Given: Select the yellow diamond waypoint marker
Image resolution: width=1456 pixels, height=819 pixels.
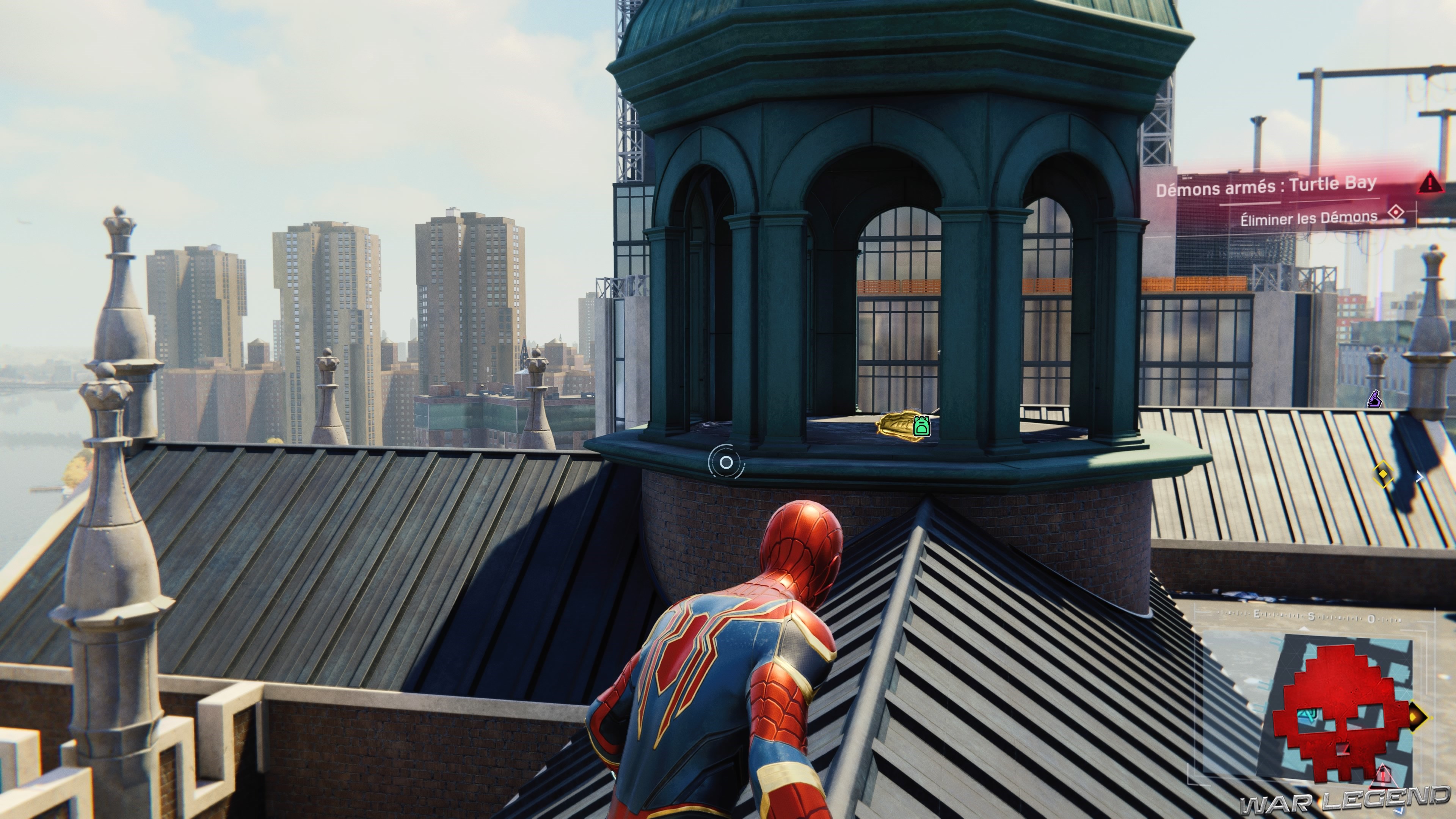Looking at the screenshot, I should pyautogui.click(x=1382, y=473).
